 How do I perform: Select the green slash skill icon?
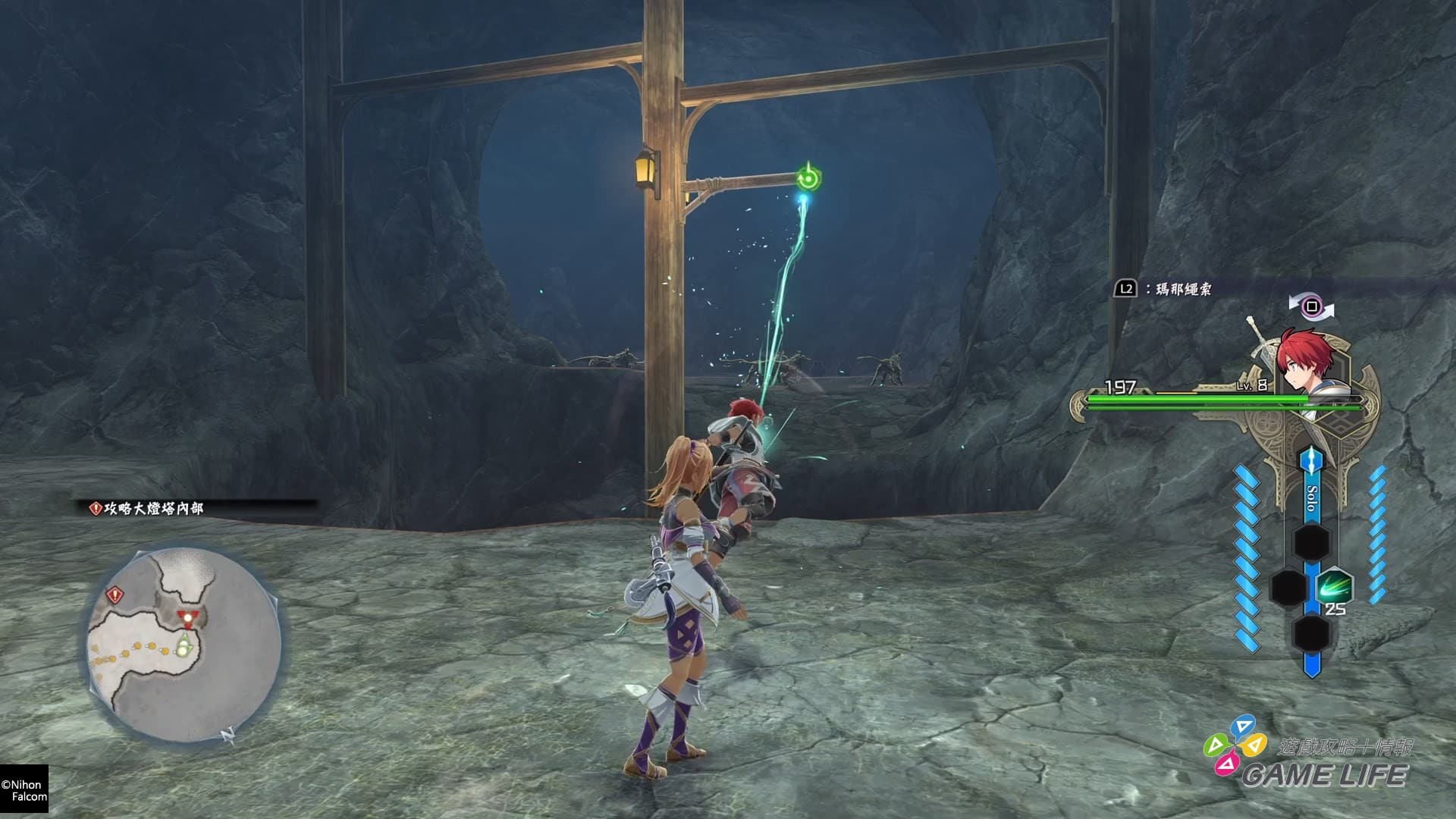(x=1334, y=588)
